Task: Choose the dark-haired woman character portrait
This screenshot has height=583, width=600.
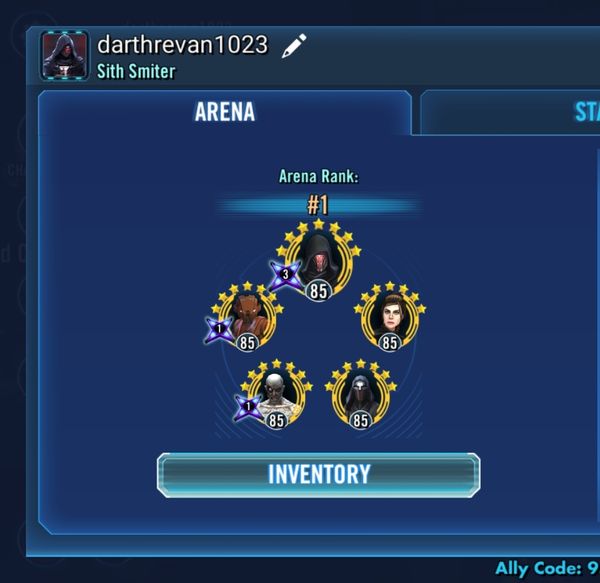Action: [x=389, y=317]
